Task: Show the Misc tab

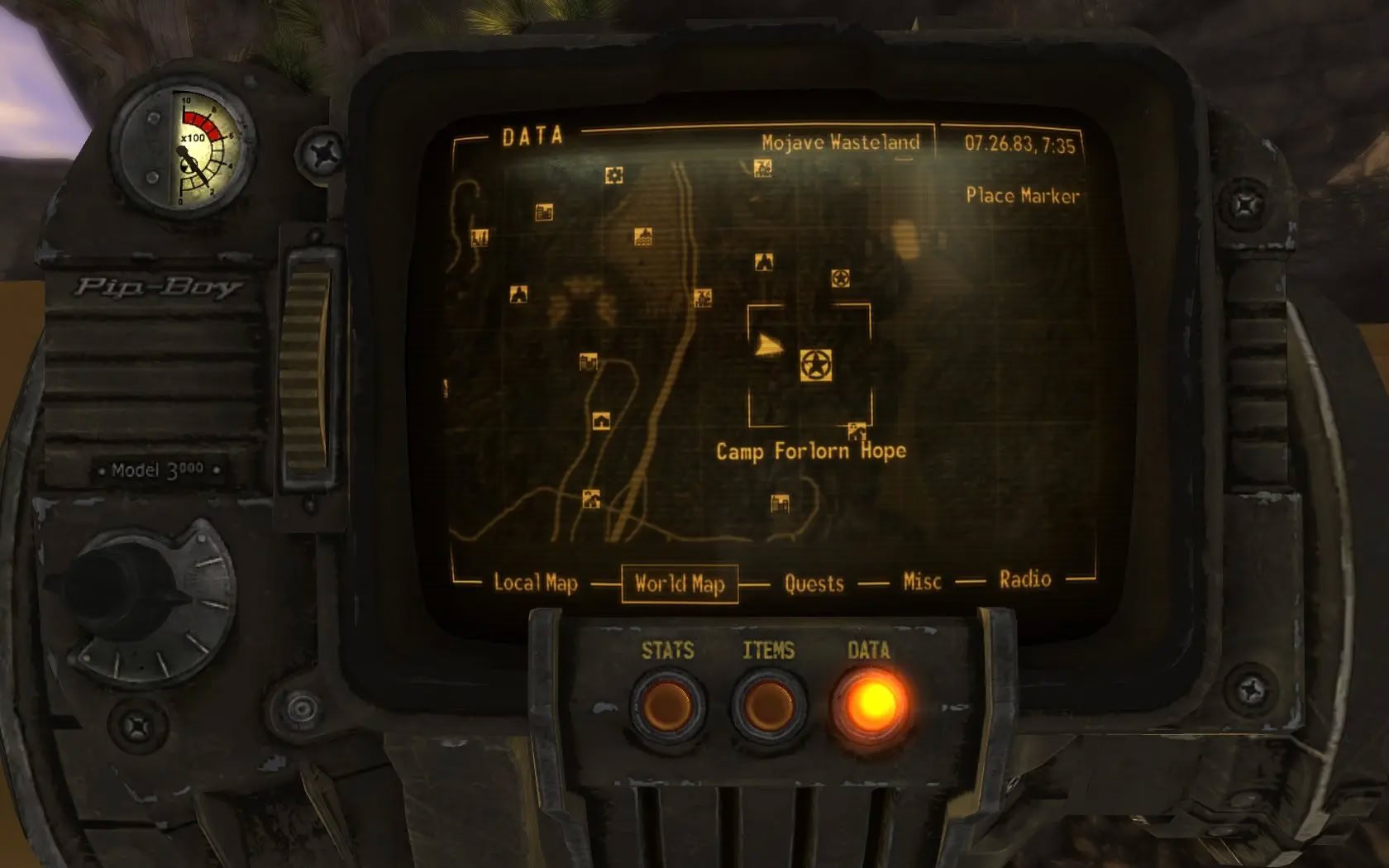Action: point(922,582)
